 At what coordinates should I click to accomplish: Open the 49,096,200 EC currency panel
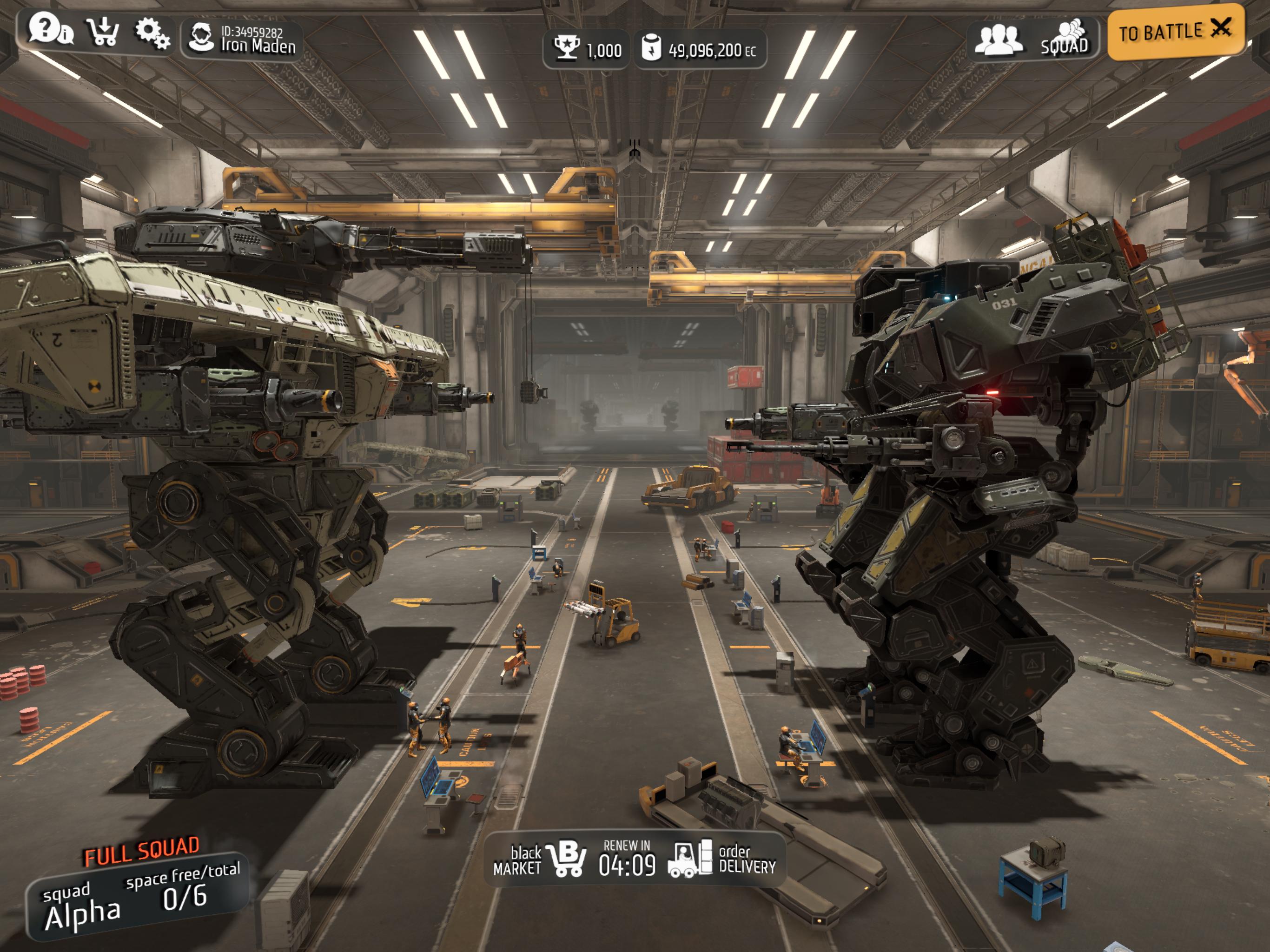coord(700,49)
